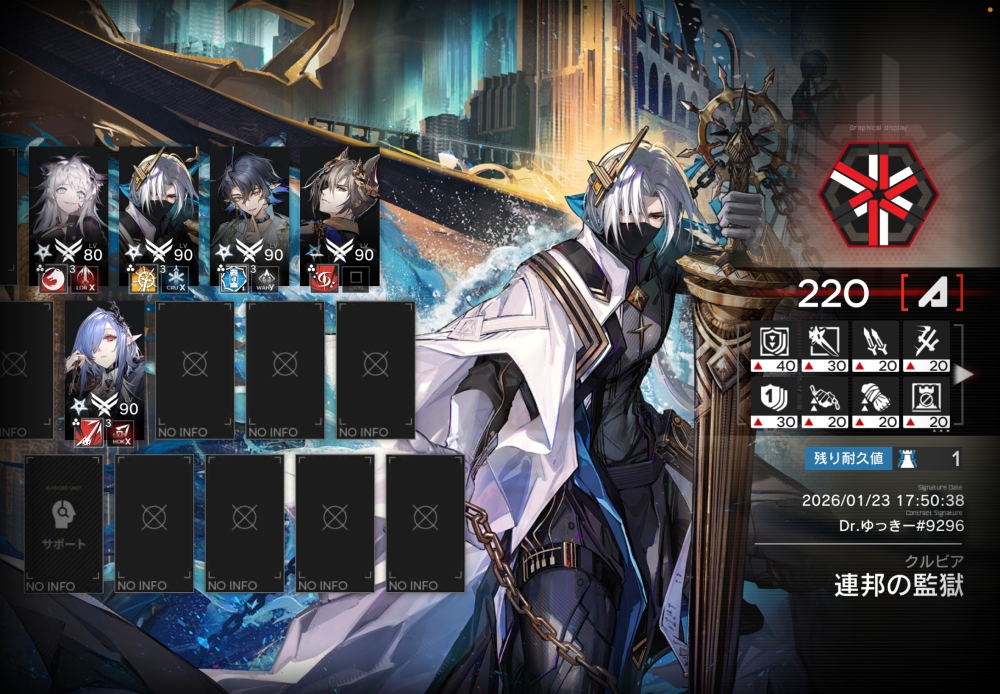Pick the brown-haired horned operator card

pos(338,215)
